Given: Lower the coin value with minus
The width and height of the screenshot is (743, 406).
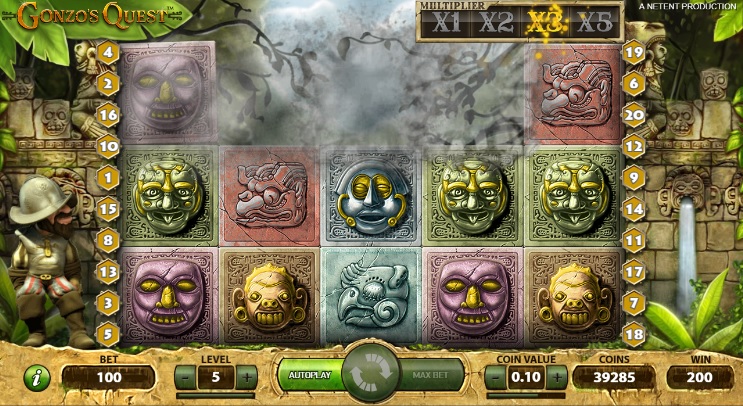Looking at the screenshot, I should coord(496,377).
